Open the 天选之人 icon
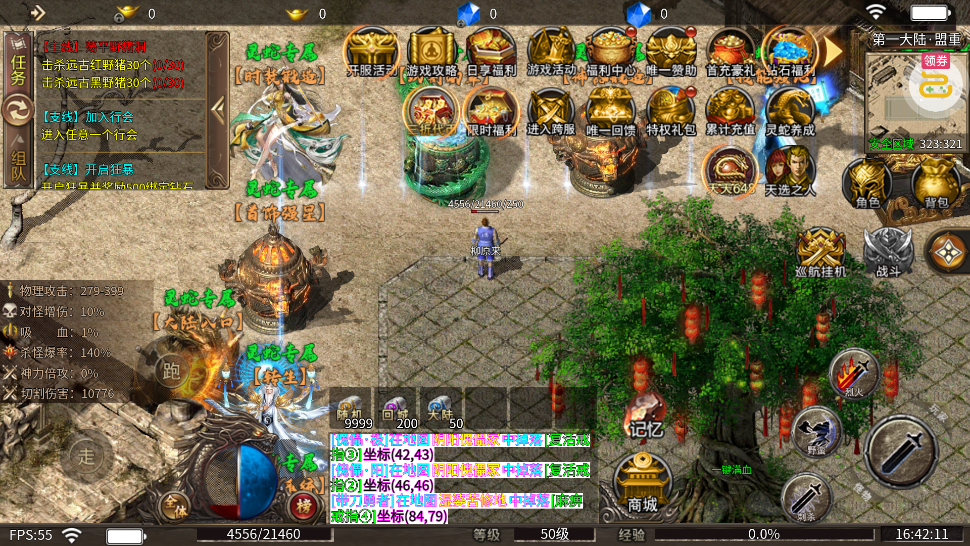This screenshot has width=970, height=546. coord(790,168)
